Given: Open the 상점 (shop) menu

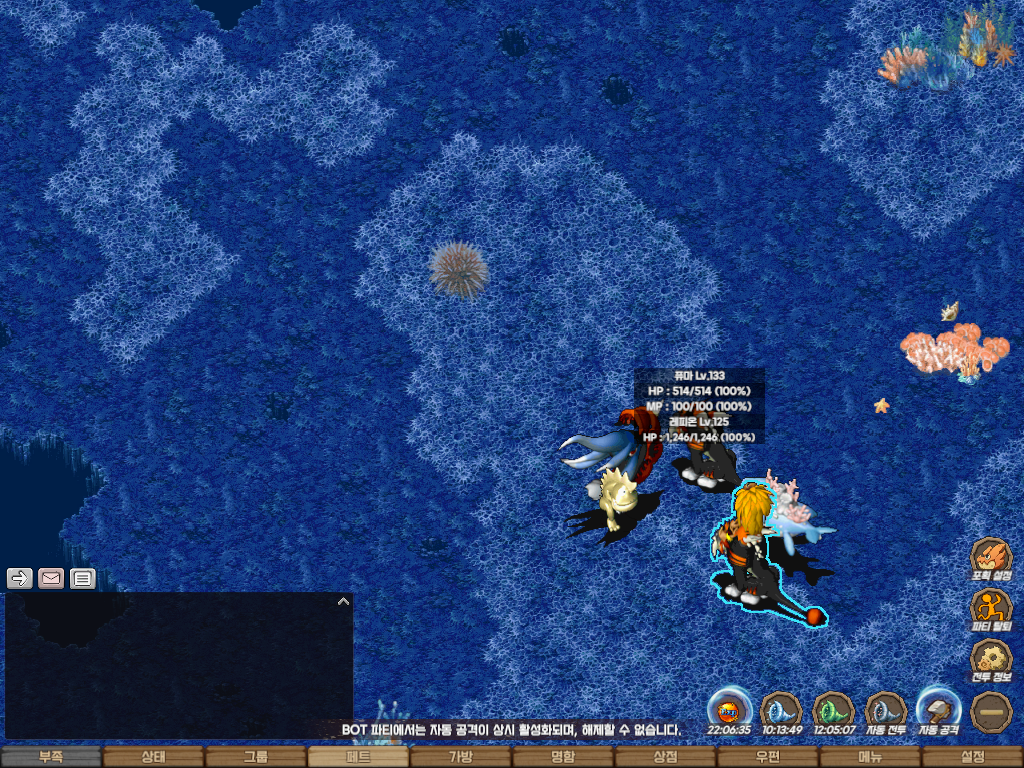Looking at the screenshot, I should [x=665, y=757].
